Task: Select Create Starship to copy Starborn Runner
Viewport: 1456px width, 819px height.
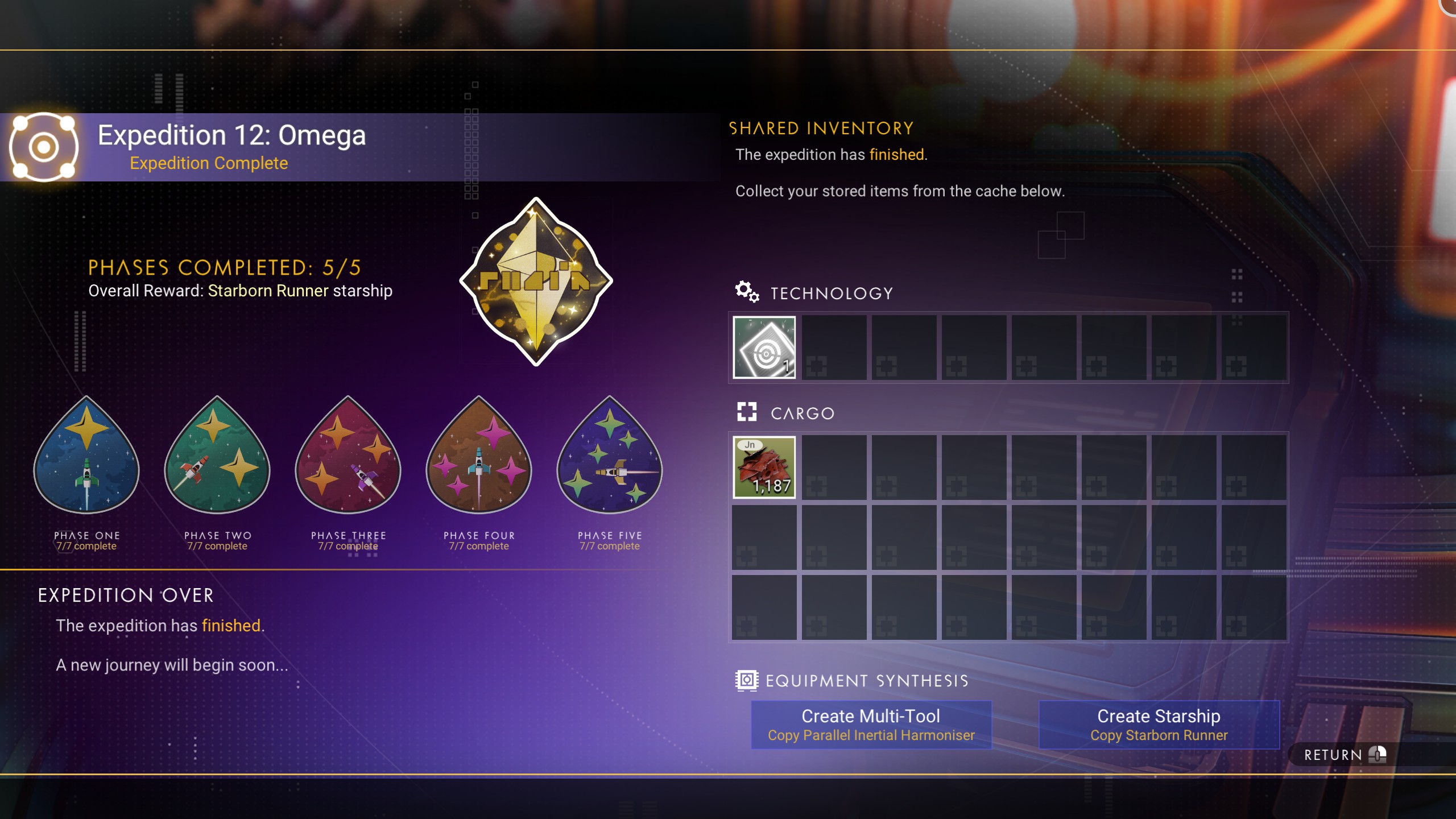Action: click(x=1159, y=725)
